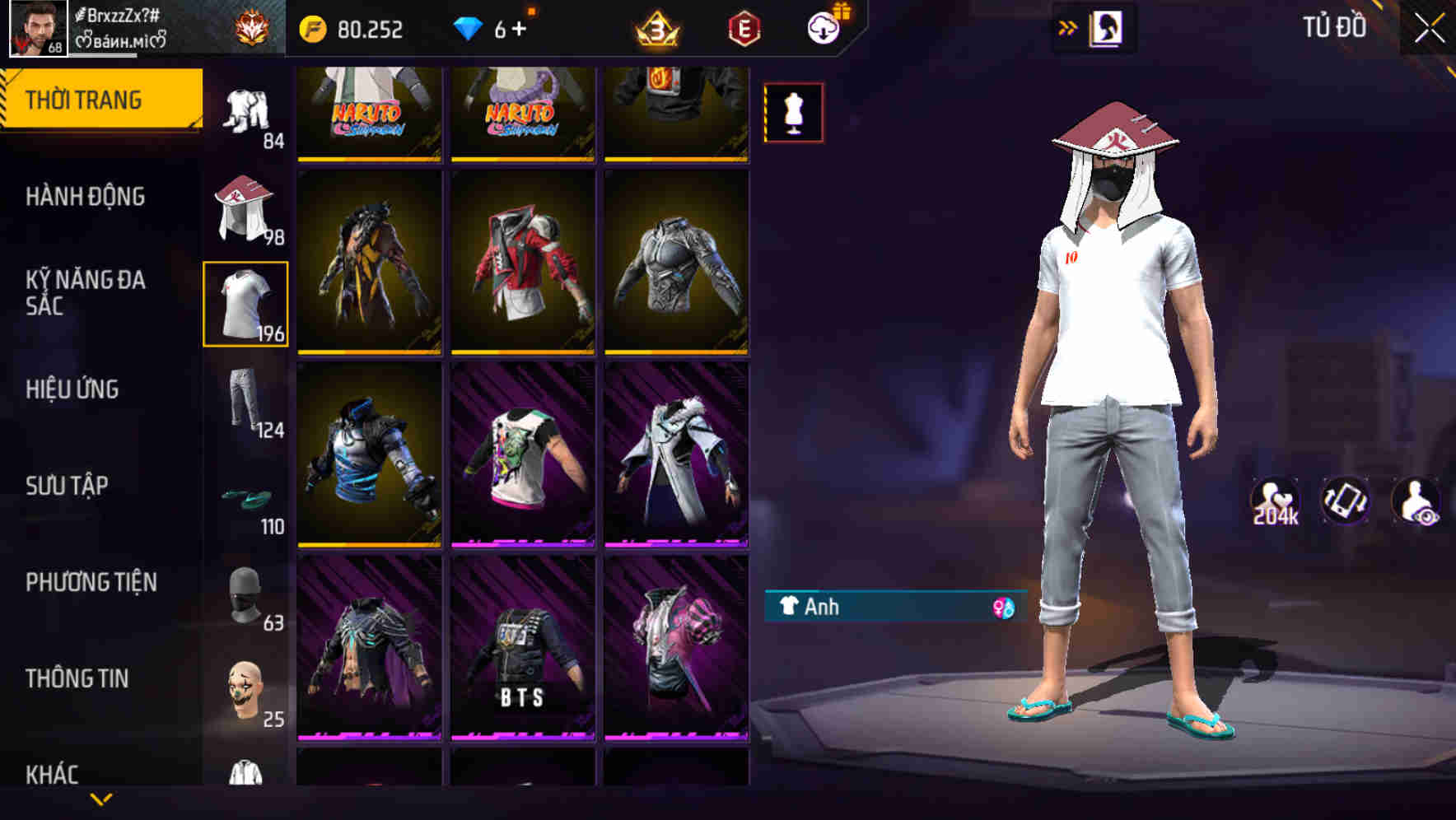Tap the gift download cloud icon

(x=823, y=27)
